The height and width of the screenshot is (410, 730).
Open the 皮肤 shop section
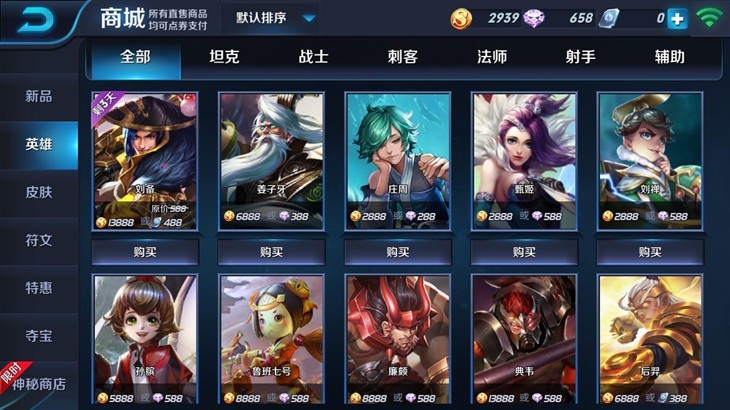39,192
